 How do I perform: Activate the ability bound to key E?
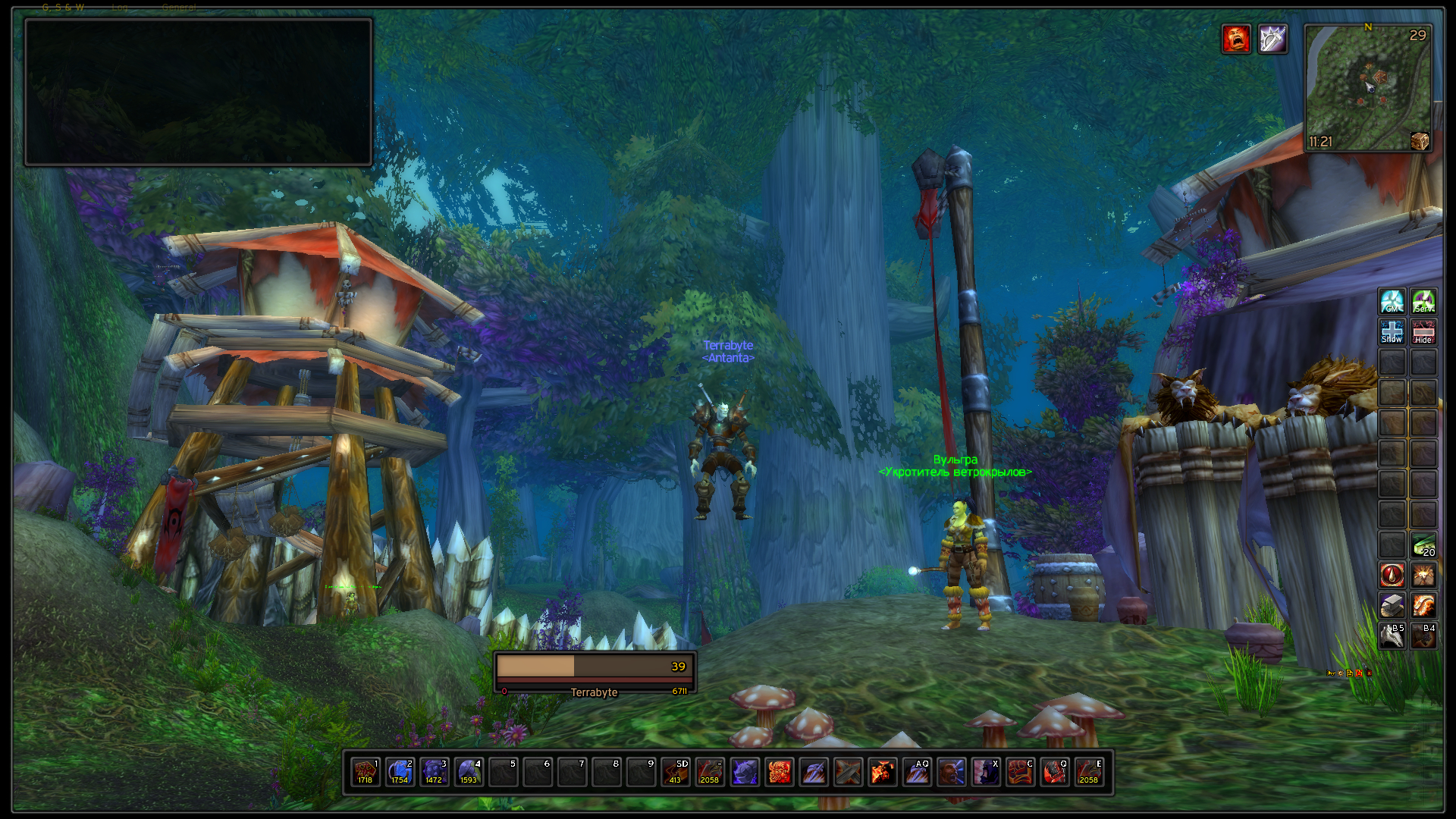[1088, 772]
